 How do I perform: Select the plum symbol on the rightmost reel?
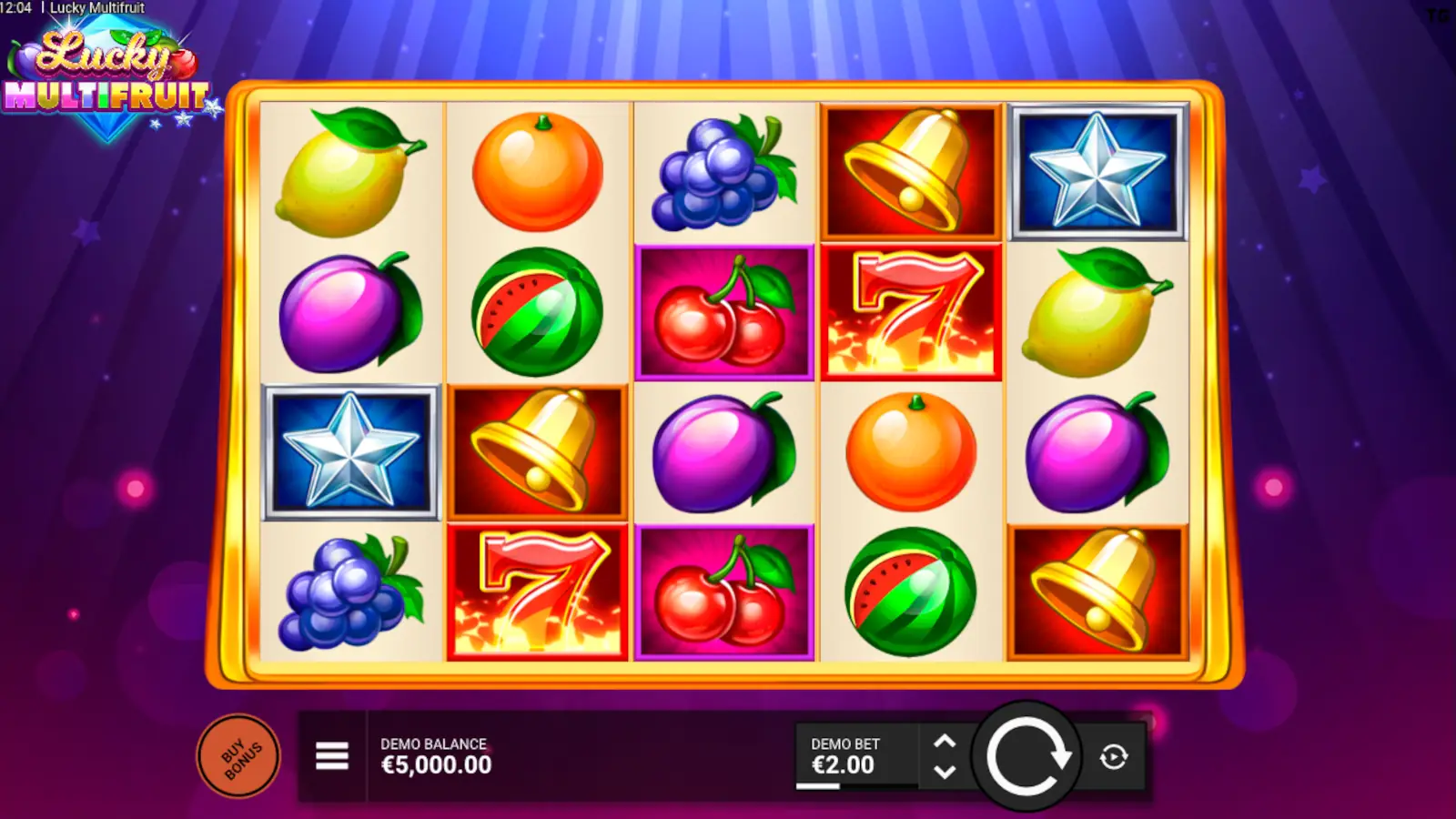(1097, 450)
